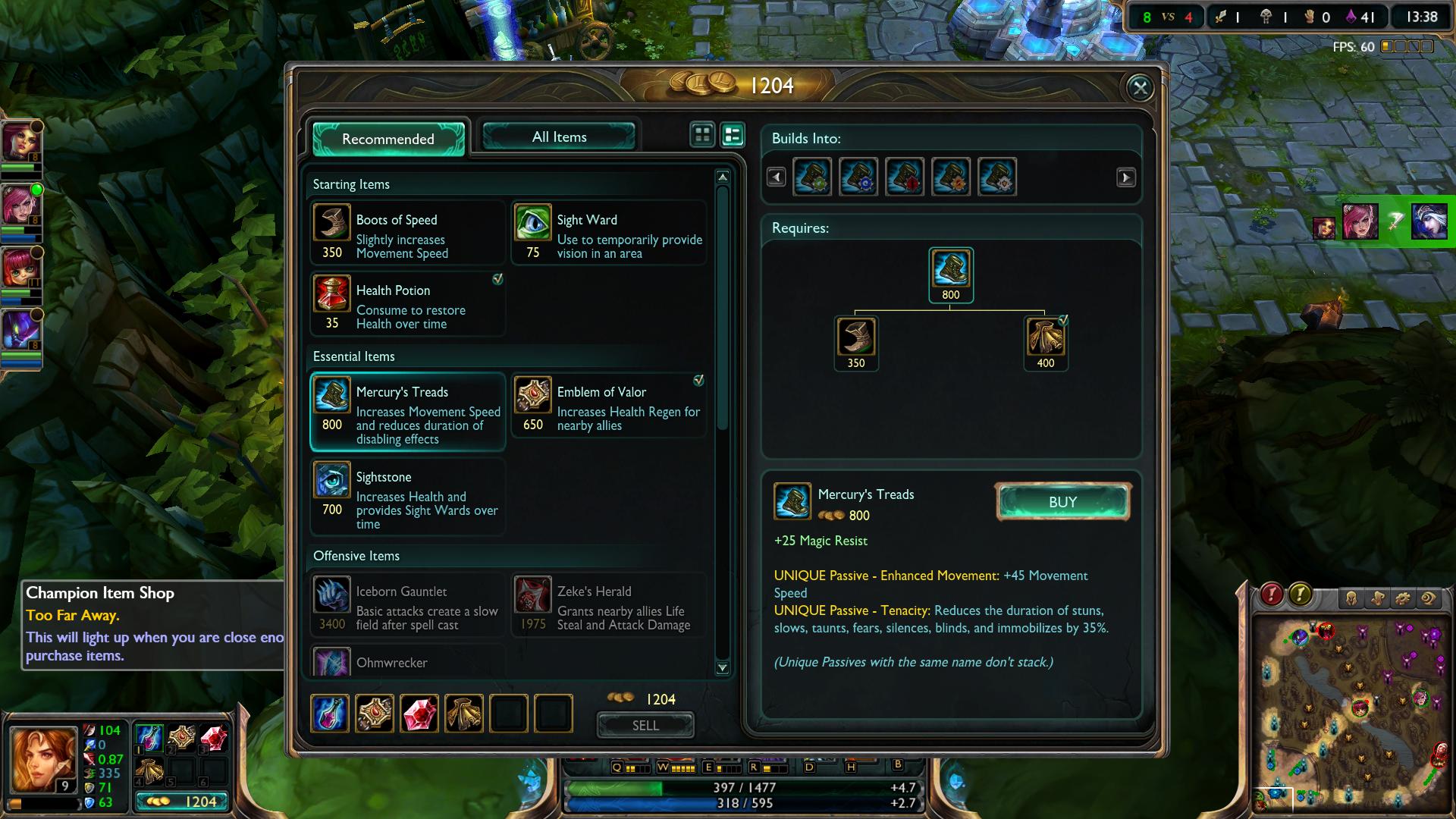Show previous Builds Into items with left arrow
This screenshot has height=819, width=1456.
coord(776,177)
